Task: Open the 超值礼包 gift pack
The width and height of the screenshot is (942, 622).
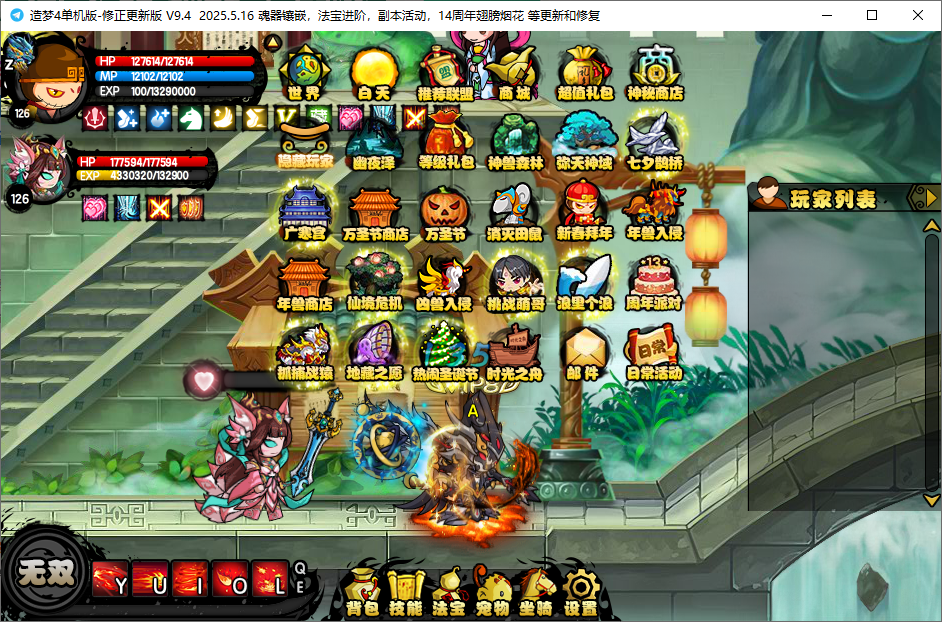Action: 585,73
